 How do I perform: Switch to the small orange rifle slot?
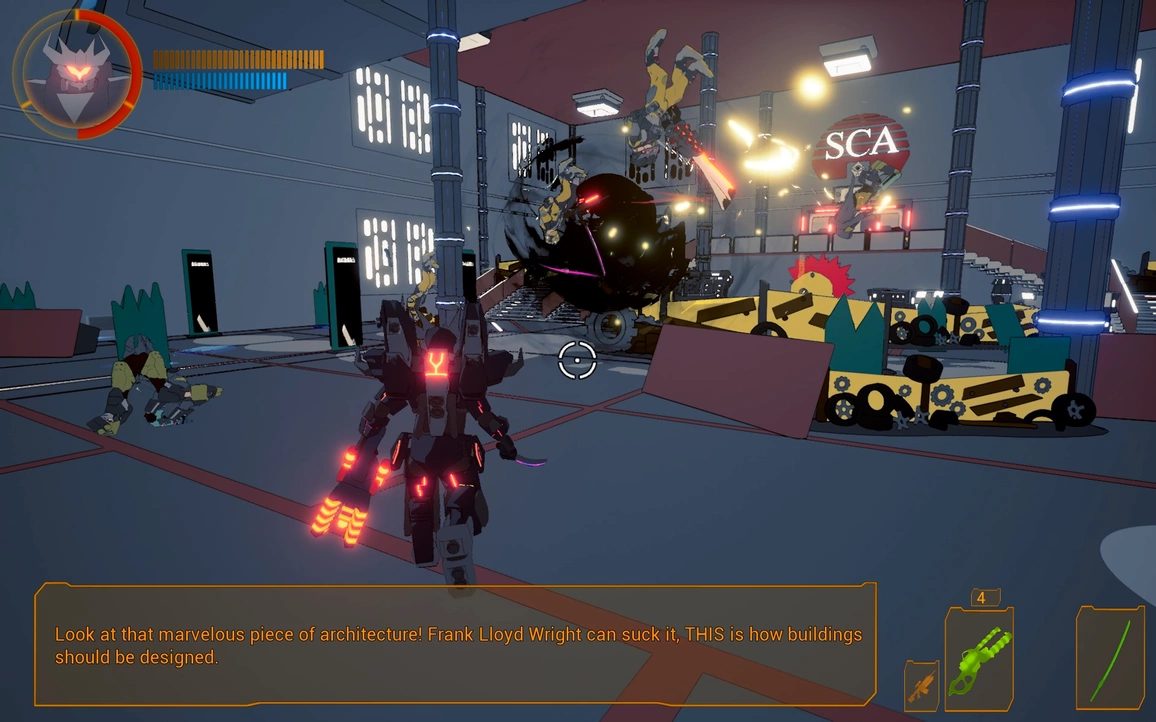tap(921, 686)
